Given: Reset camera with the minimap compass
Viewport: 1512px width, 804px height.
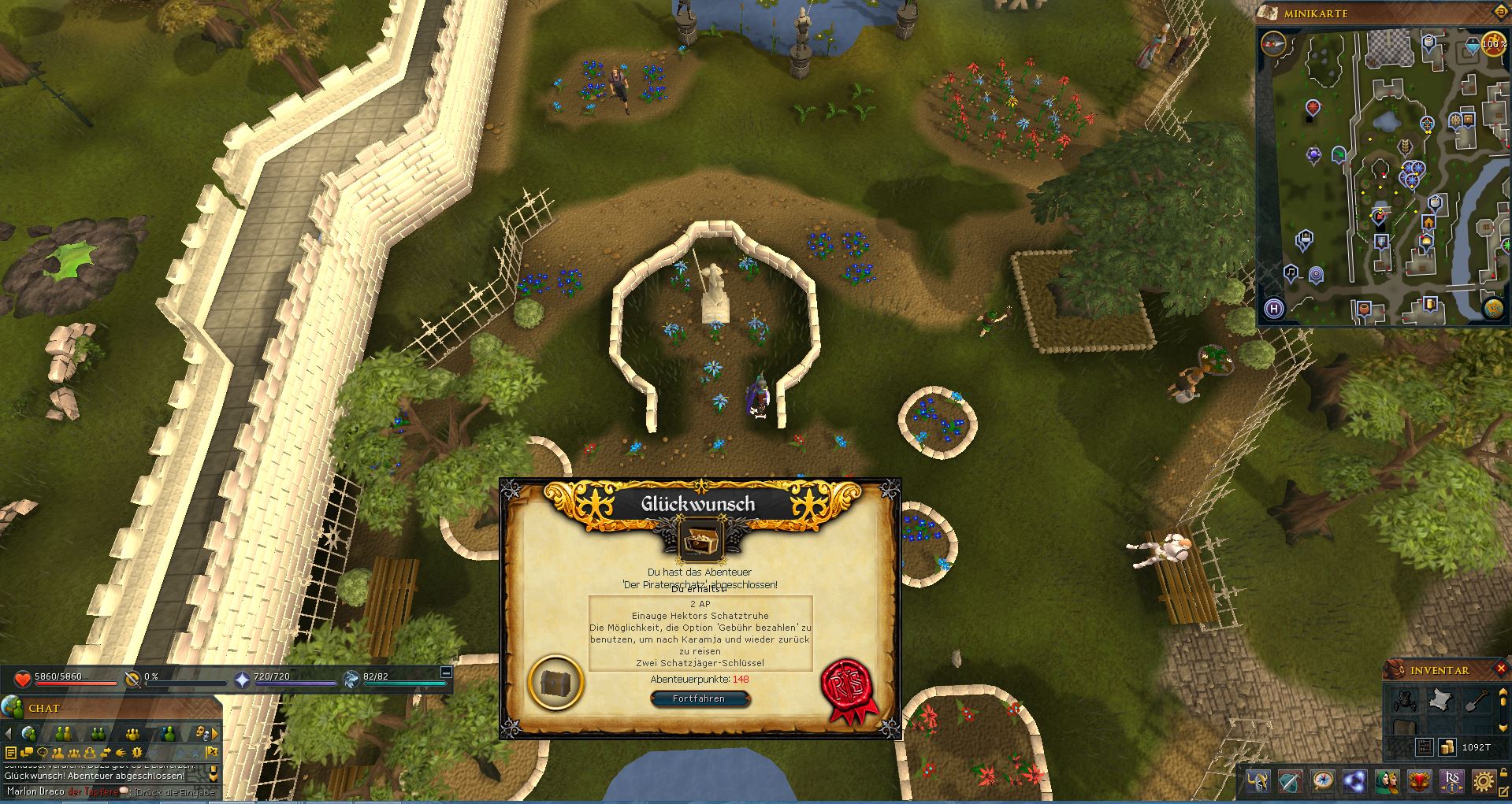Looking at the screenshot, I should [x=1272, y=43].
